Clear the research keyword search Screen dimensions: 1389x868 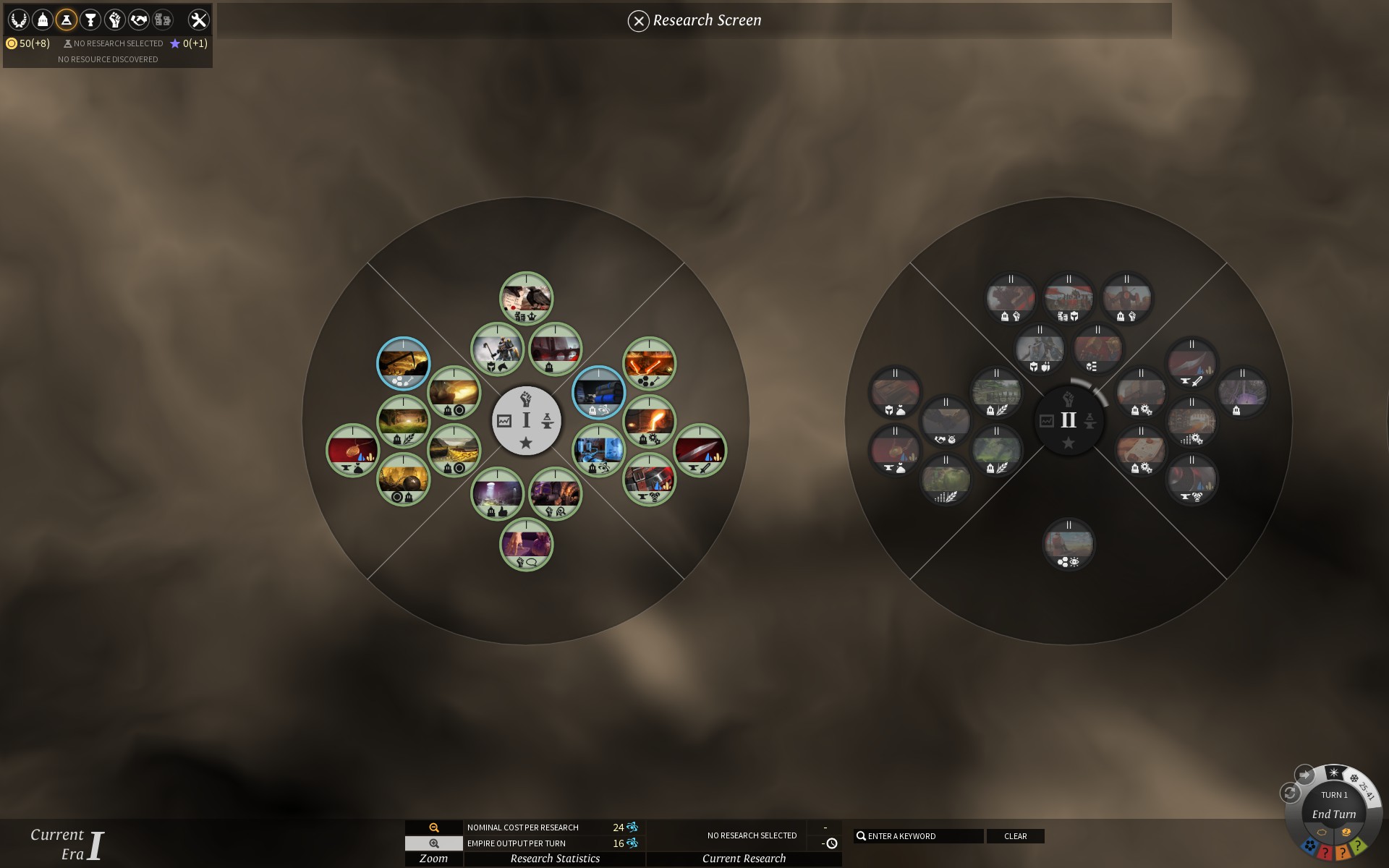pyautogui.click(x=1015, y=836)
